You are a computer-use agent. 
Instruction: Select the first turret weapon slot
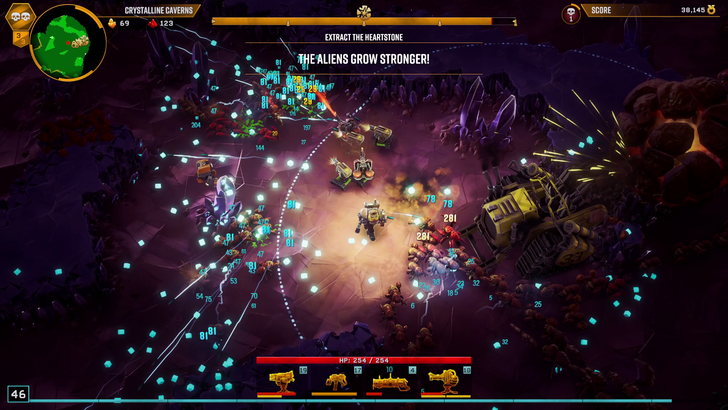pyautogui.click(x=282, y=380)
